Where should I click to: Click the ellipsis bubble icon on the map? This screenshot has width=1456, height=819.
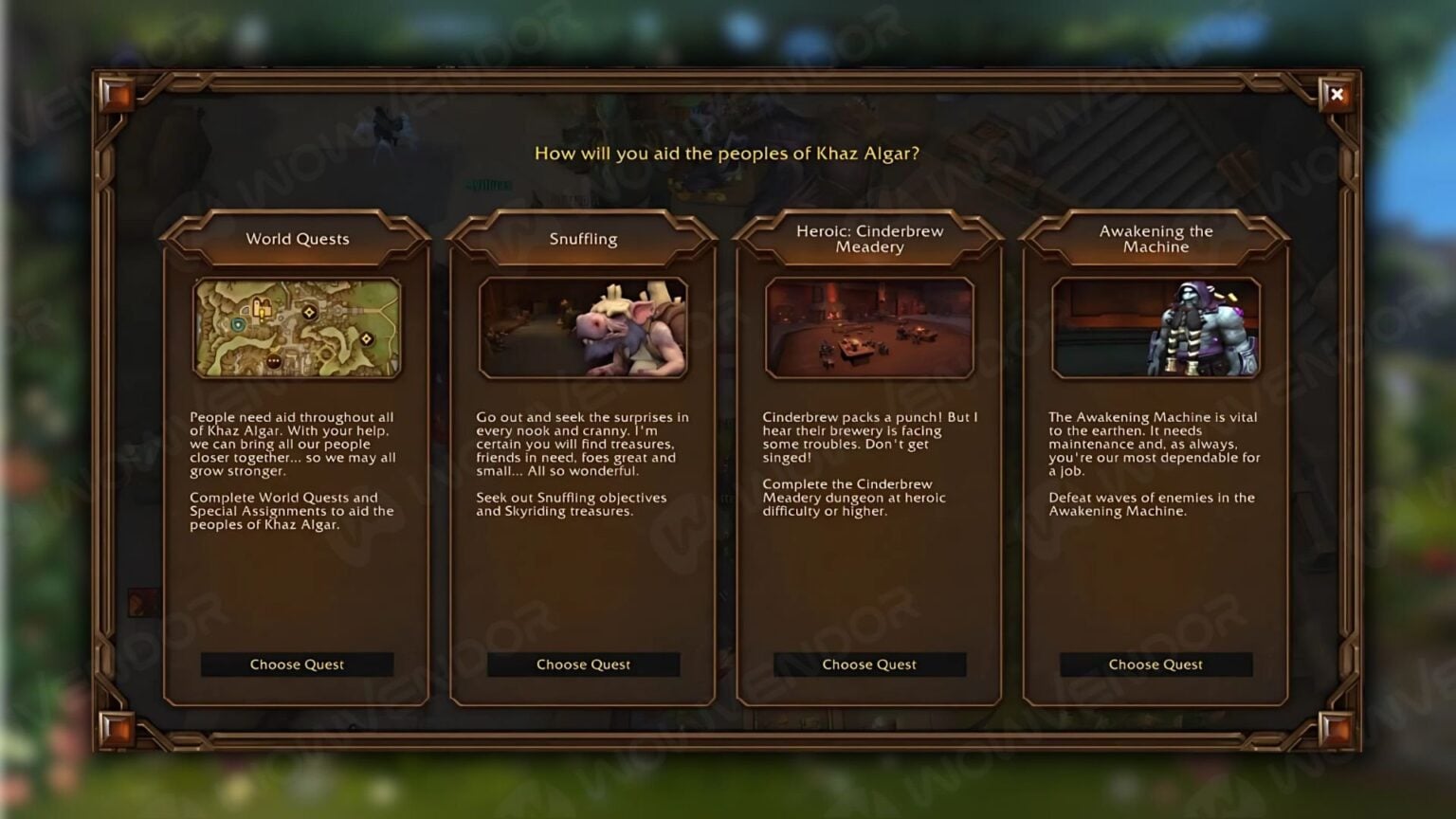[x=273, y=360]
